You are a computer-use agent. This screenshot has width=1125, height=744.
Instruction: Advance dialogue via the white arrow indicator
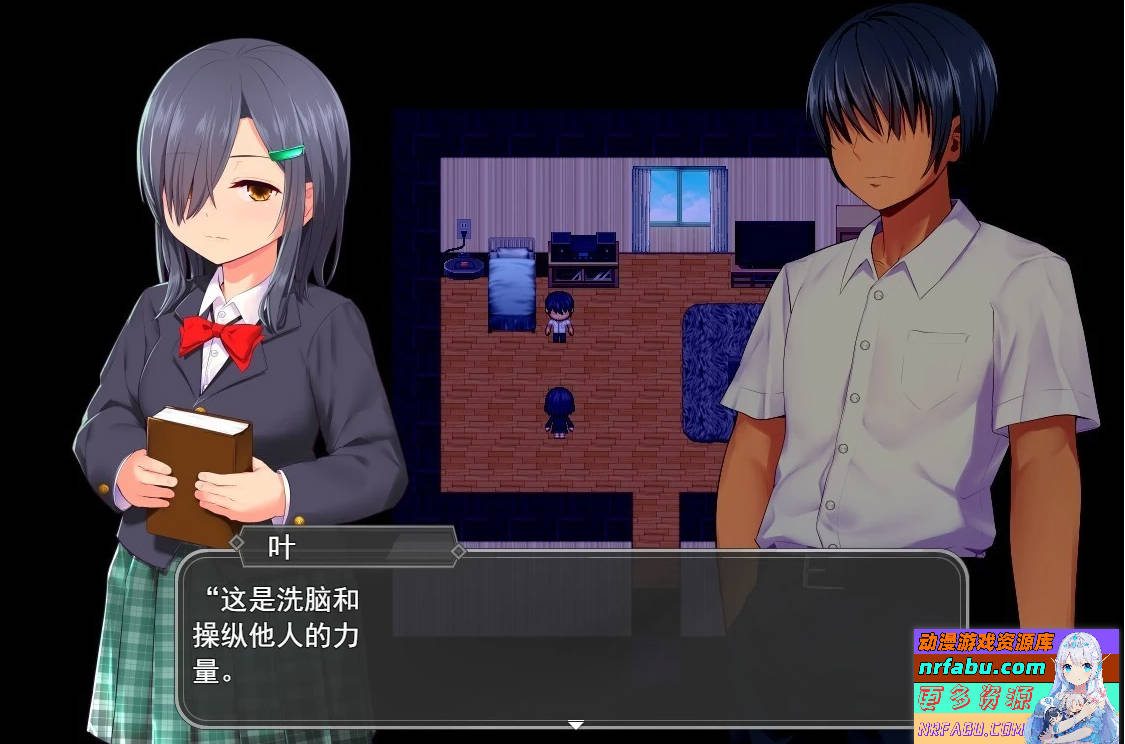tap(575, 724)
